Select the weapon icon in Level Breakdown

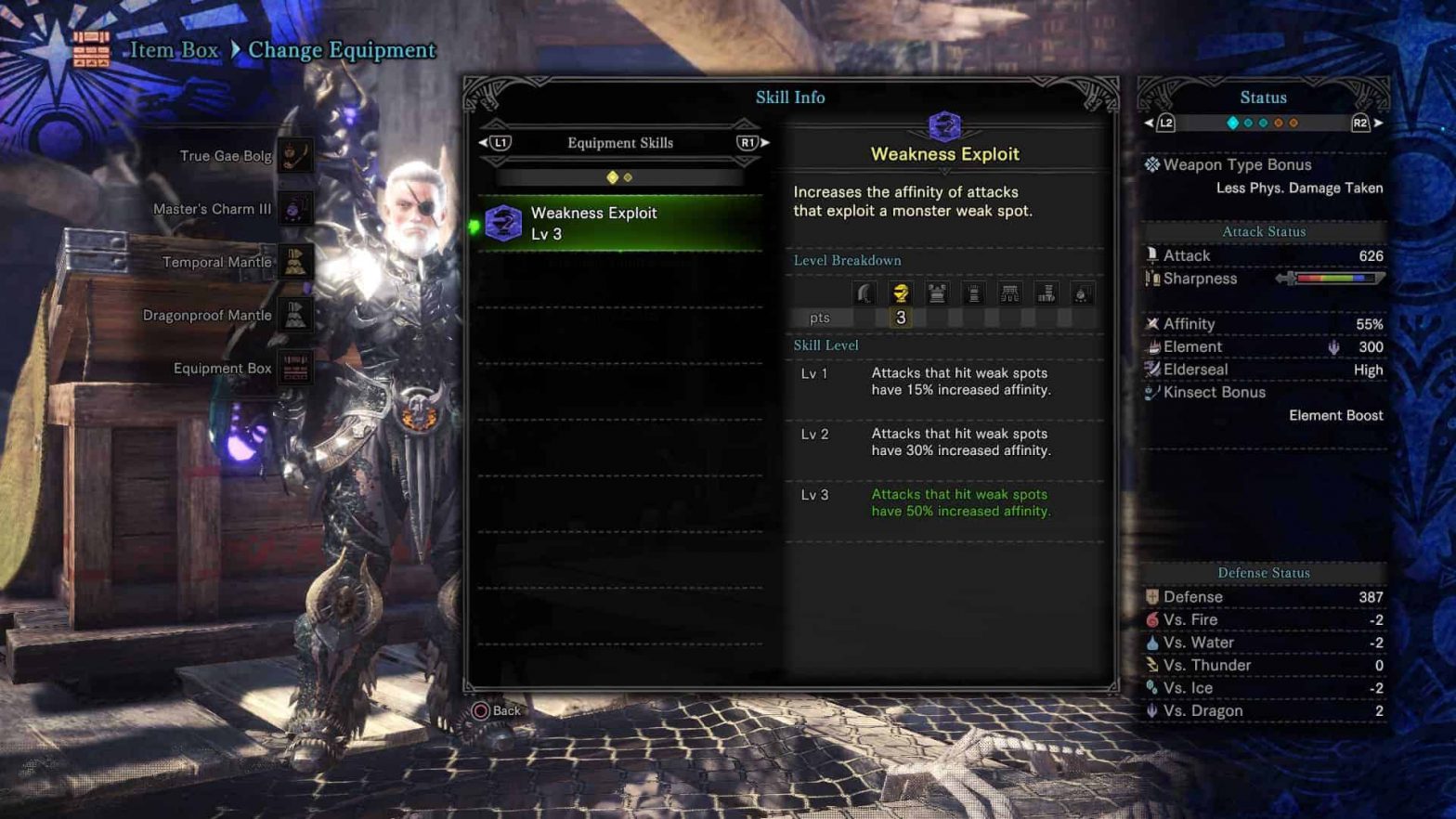pos(864,292)
